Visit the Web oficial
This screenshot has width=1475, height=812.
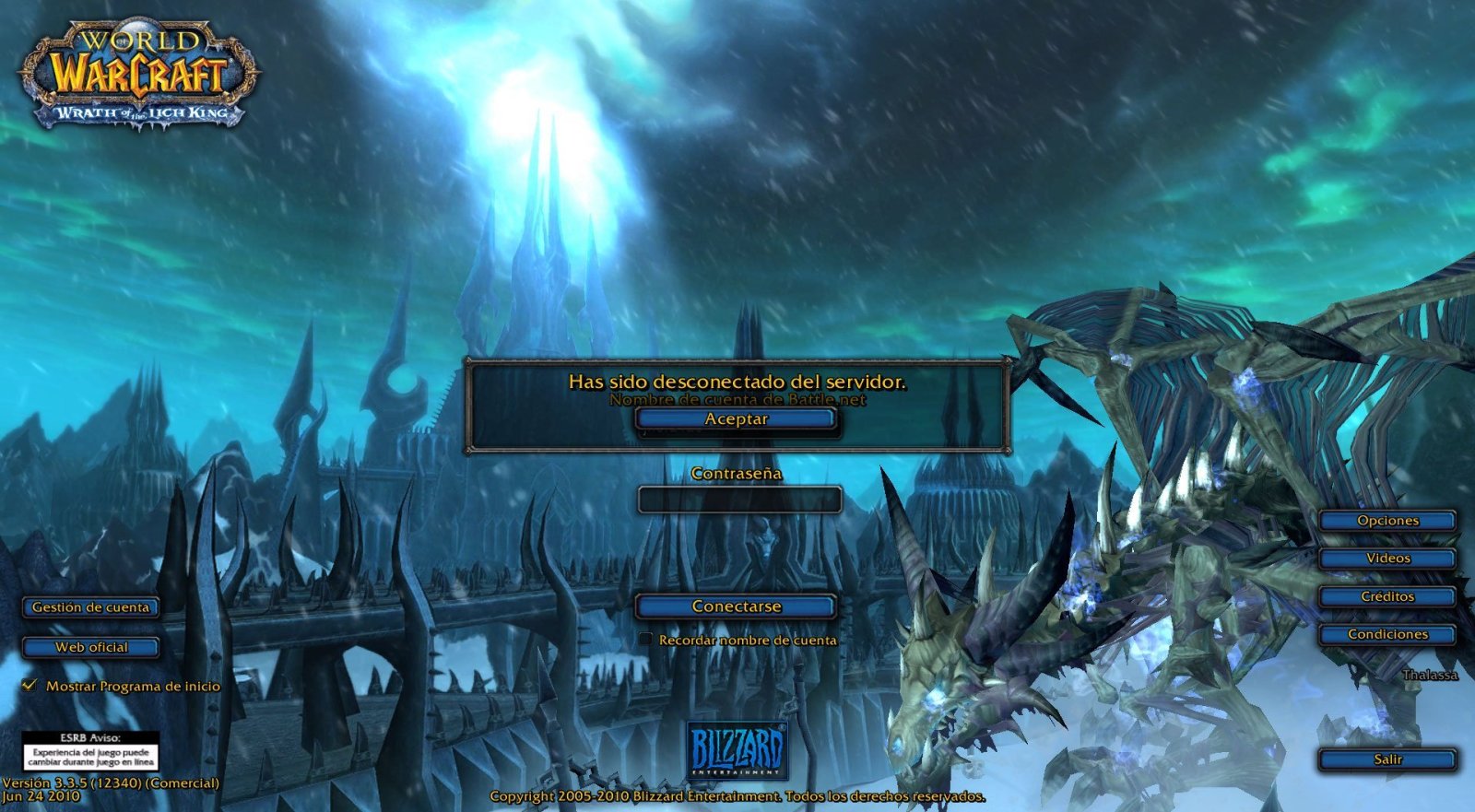[90, 647]
